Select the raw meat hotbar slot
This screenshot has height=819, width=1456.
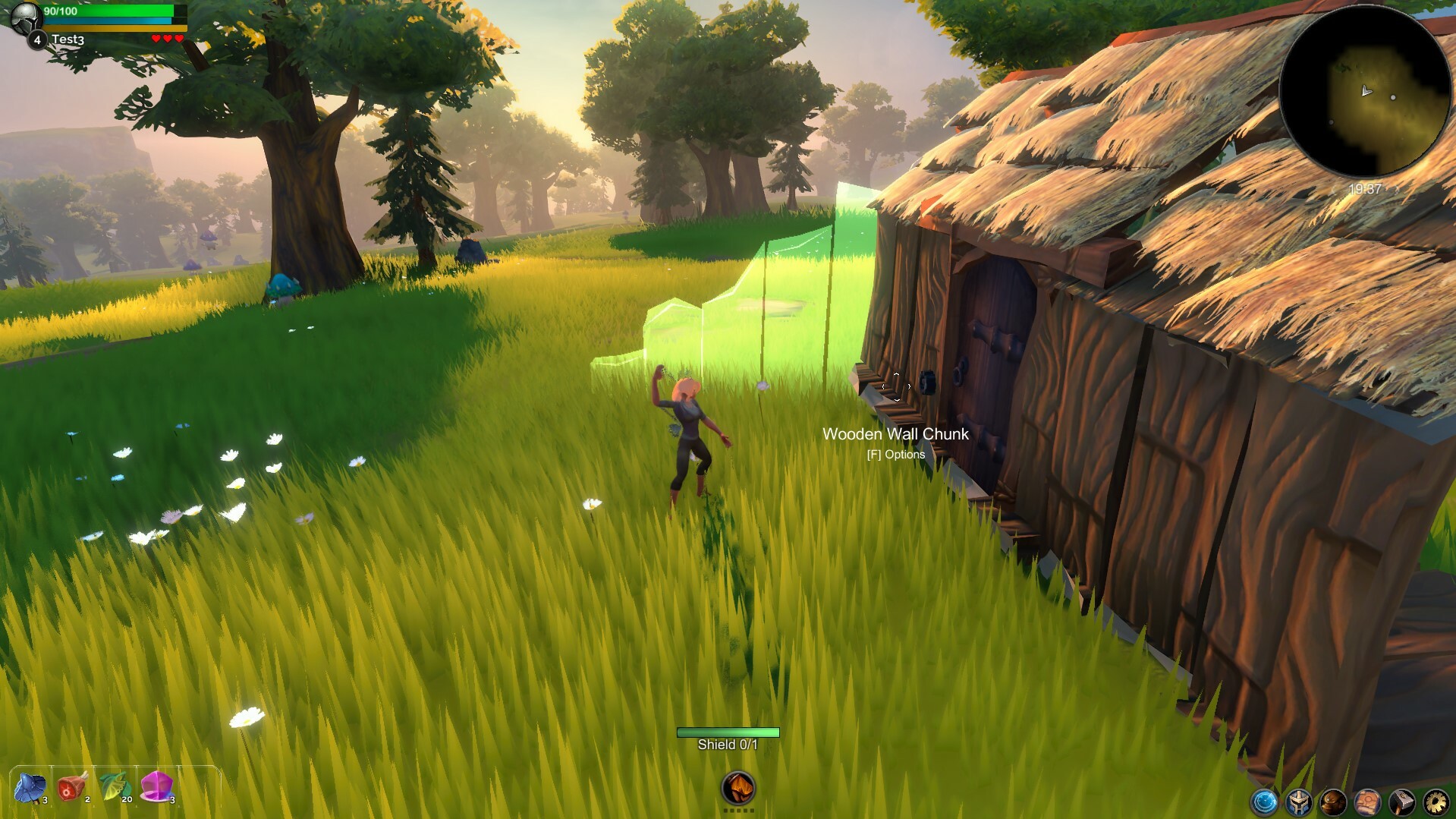click(71, 788)
